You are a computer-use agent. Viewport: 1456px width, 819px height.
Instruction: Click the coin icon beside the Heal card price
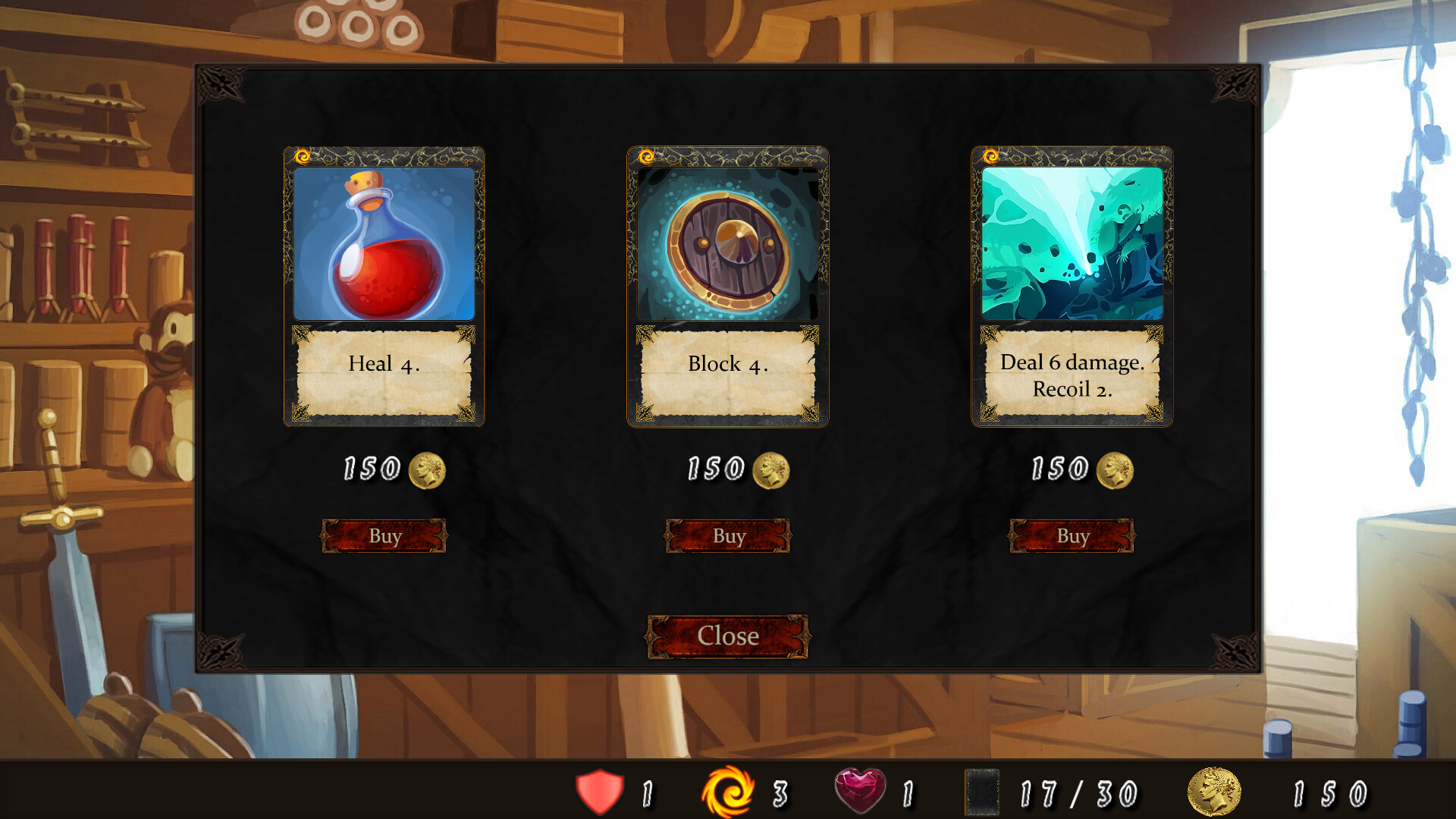click(x=428, y=470)
